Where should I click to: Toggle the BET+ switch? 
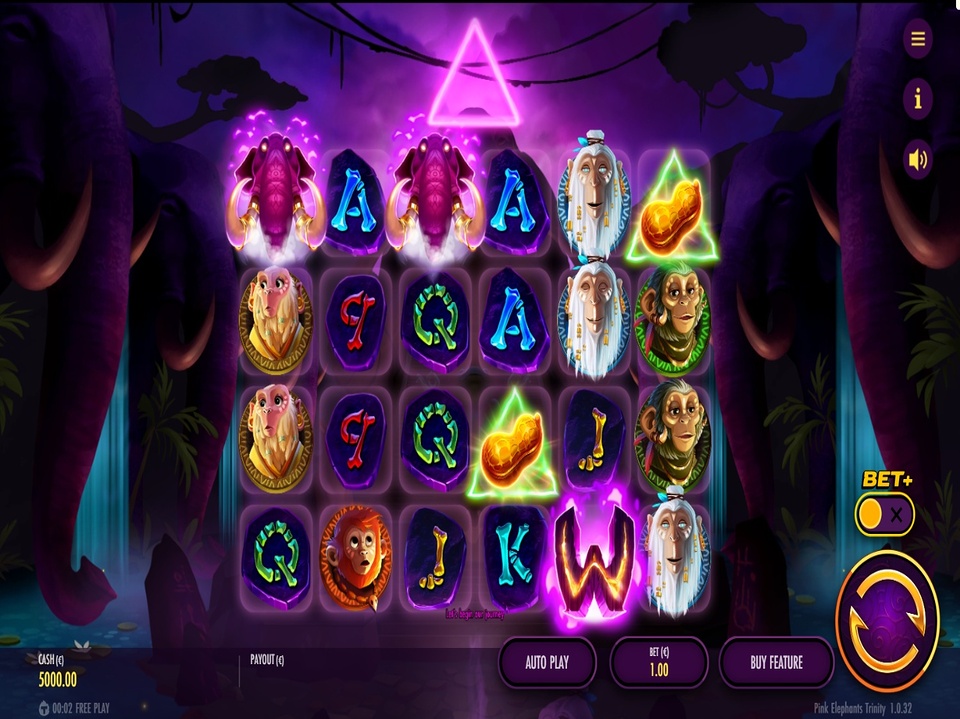[885, 515]
